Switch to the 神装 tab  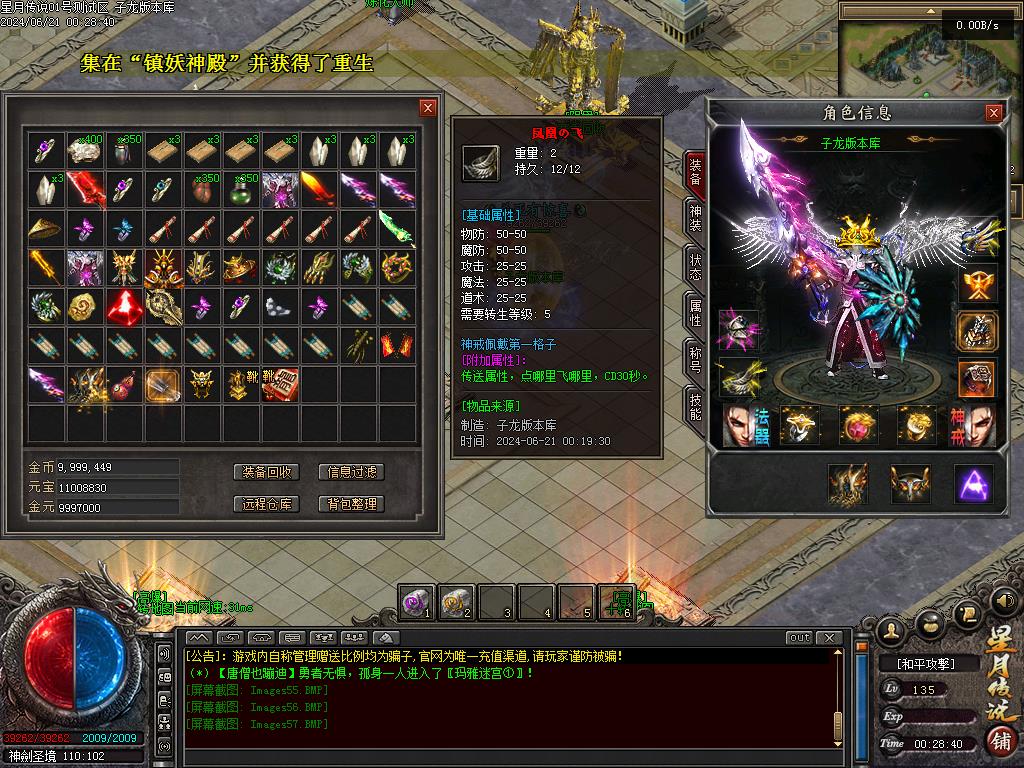pyautogui.click(x=696, y=219)
